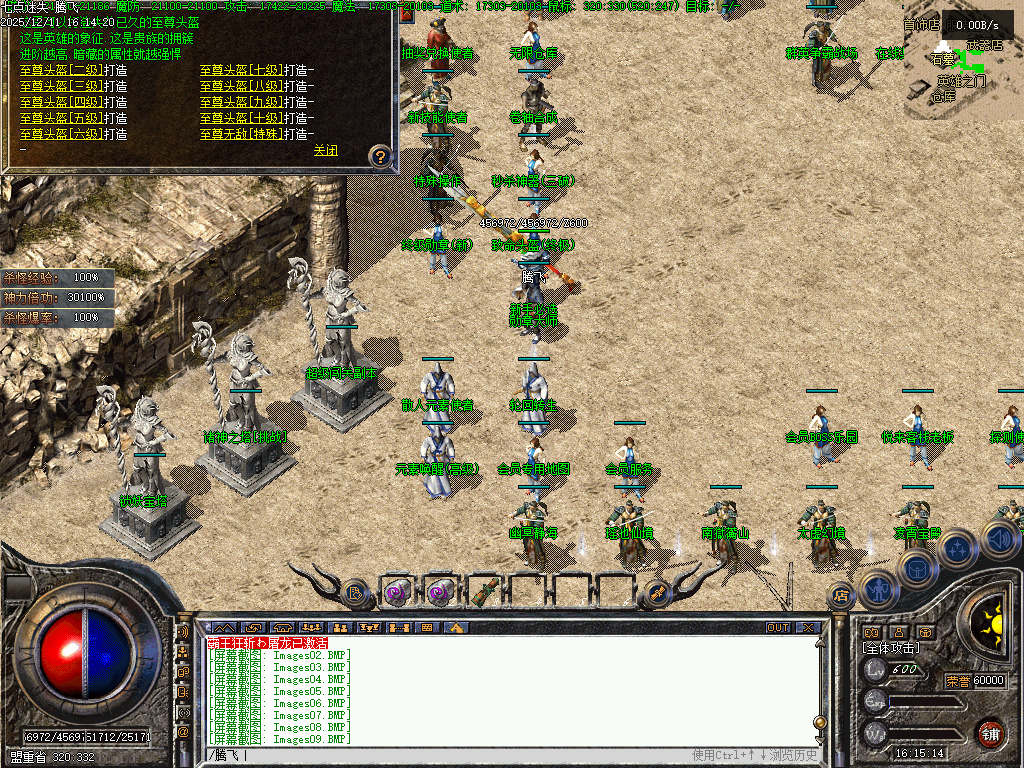Click the 全体攻击 attack mode label

click(x=894, y=649)
